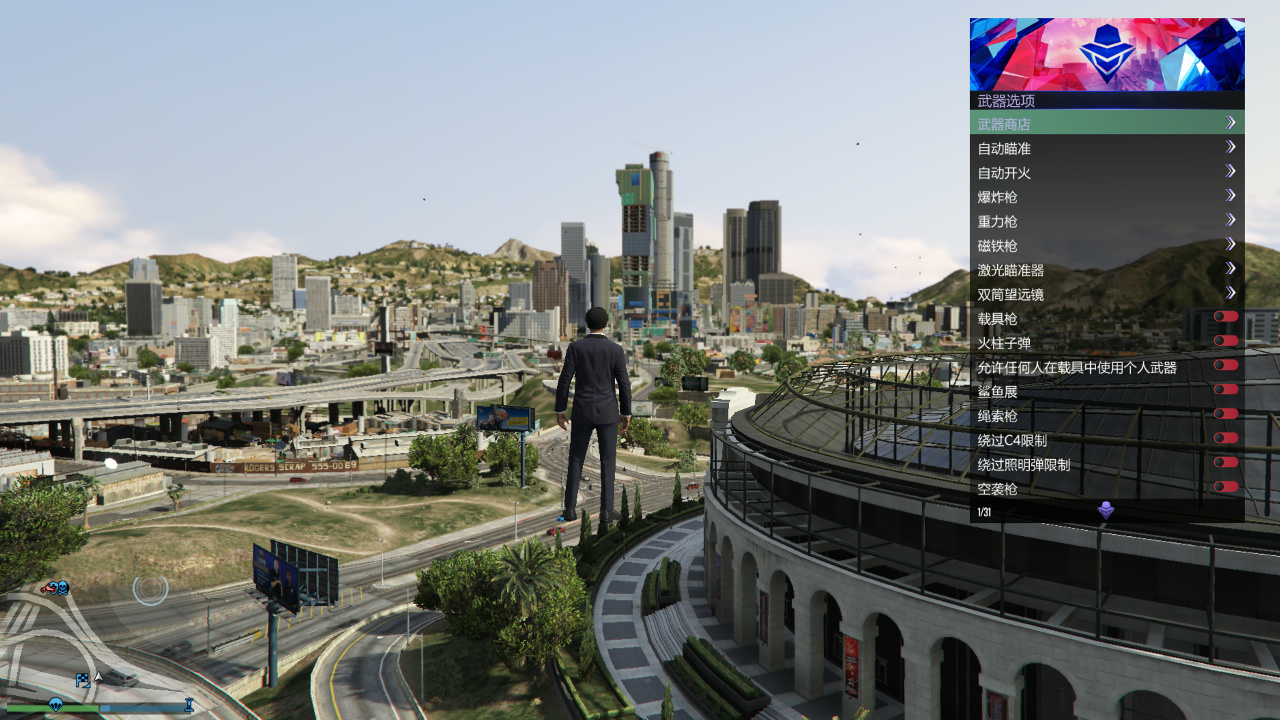Screen dimensions: 1280x720
Task: Click the blue figure icon right of the stat bars
Action: pyautogui.click(x=189, y=704)
